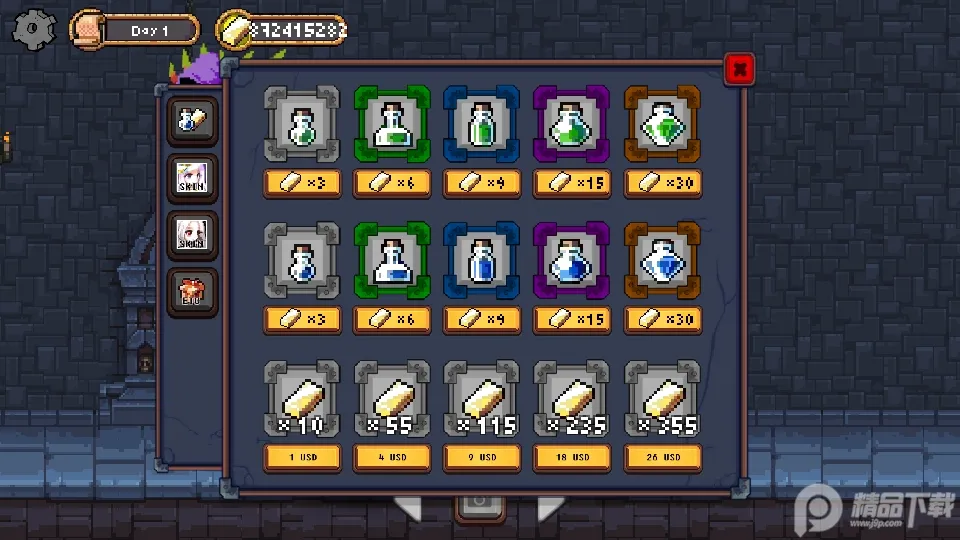The height and width of the screenshot is (540, 960).
Task: Pick the purple-framed blue potion
Action: point(572,260)
